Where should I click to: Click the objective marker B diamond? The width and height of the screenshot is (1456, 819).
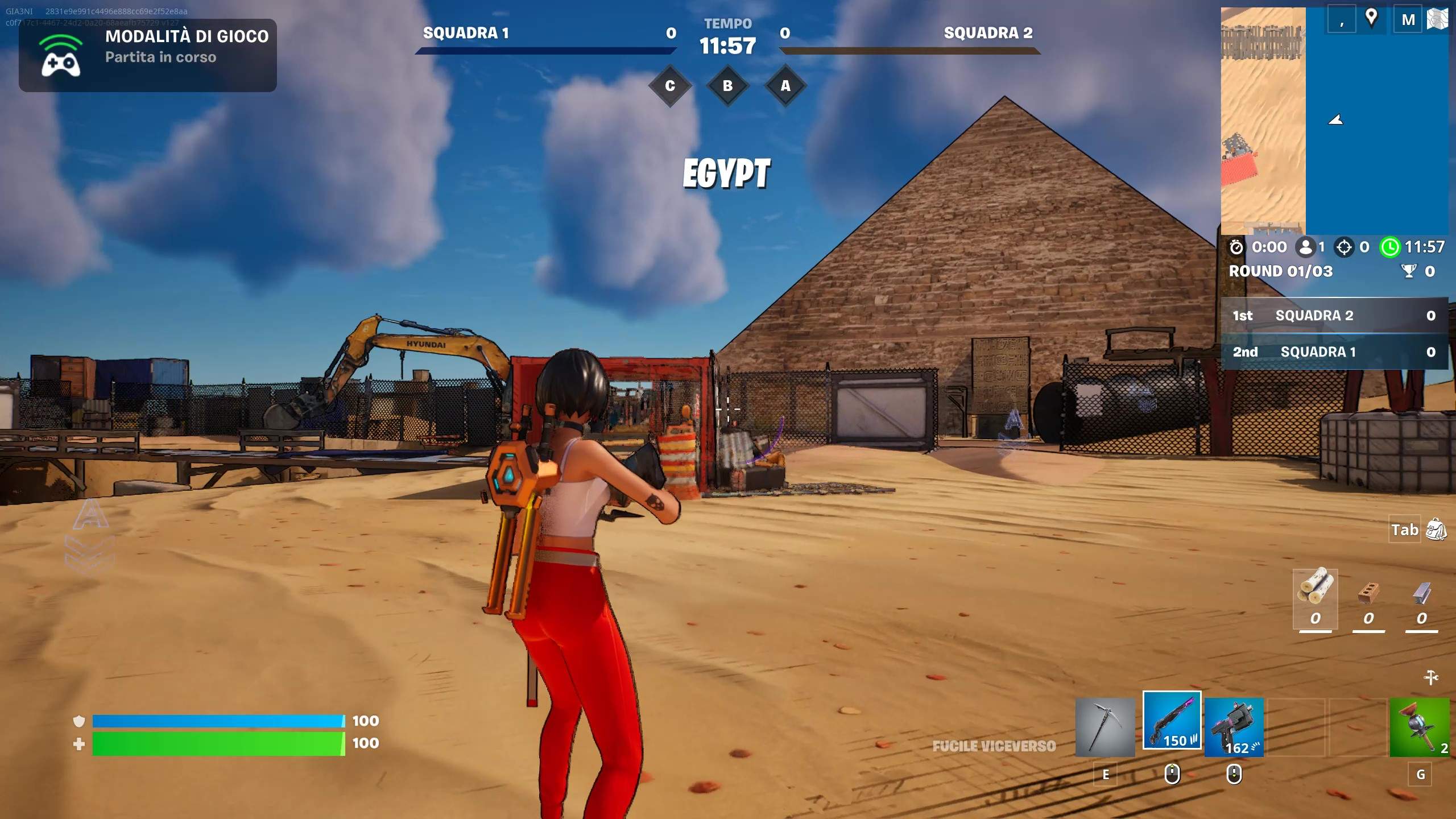coord(727,86)
